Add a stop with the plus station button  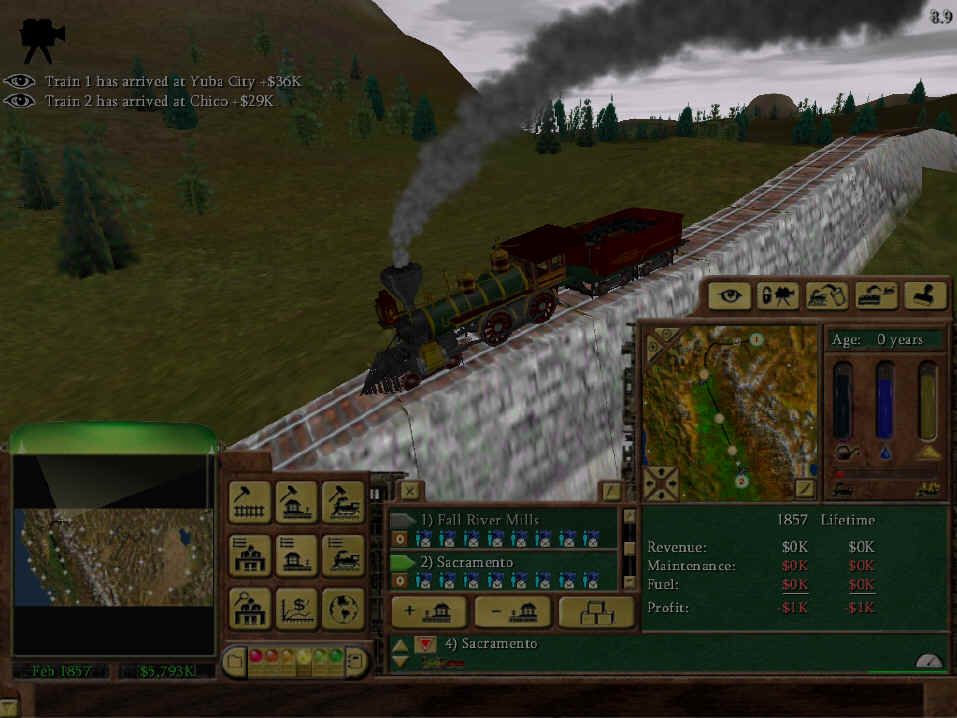tap(429, 612)
